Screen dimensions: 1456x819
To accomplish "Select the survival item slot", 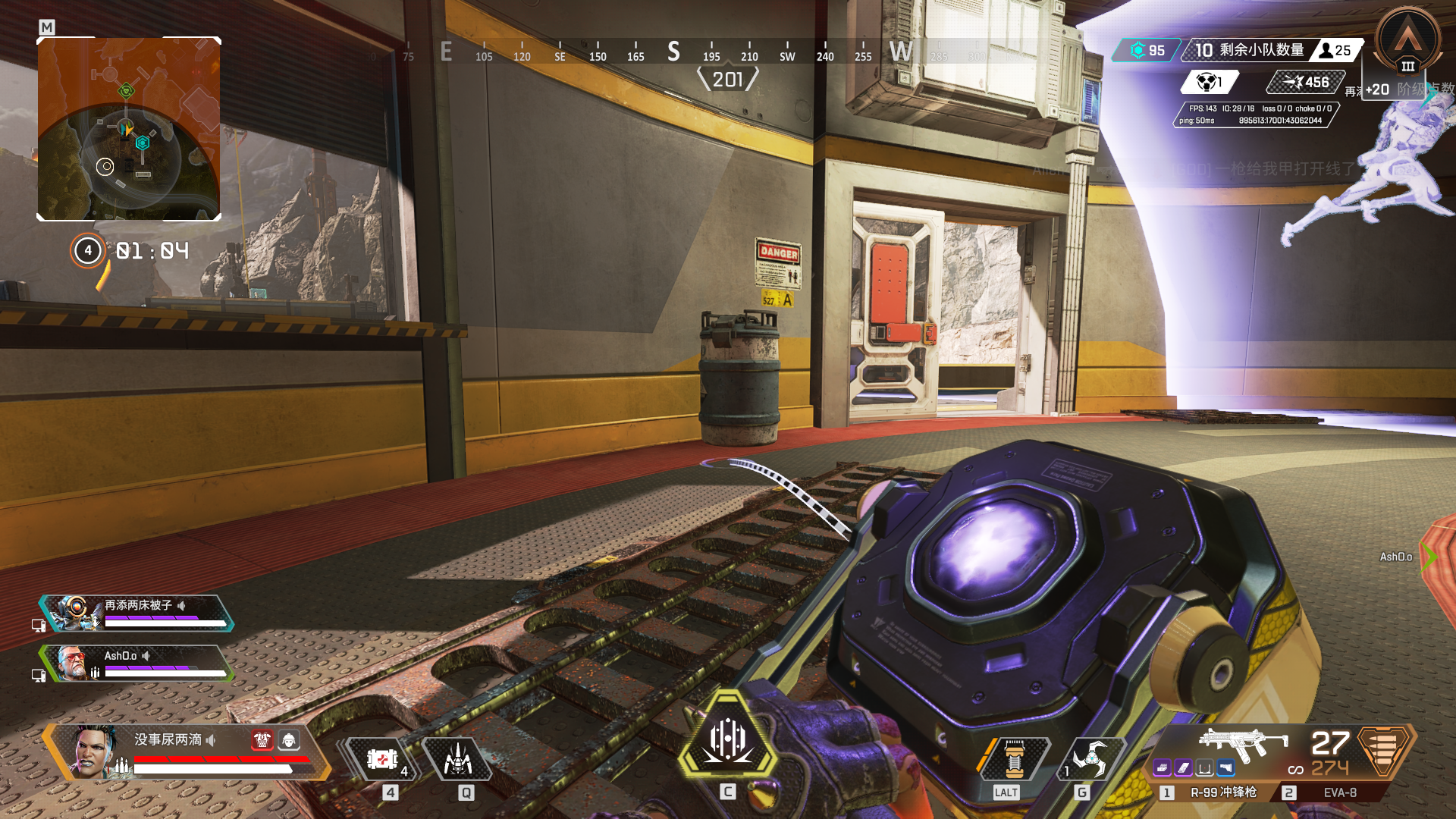I will click(1015, 758).
